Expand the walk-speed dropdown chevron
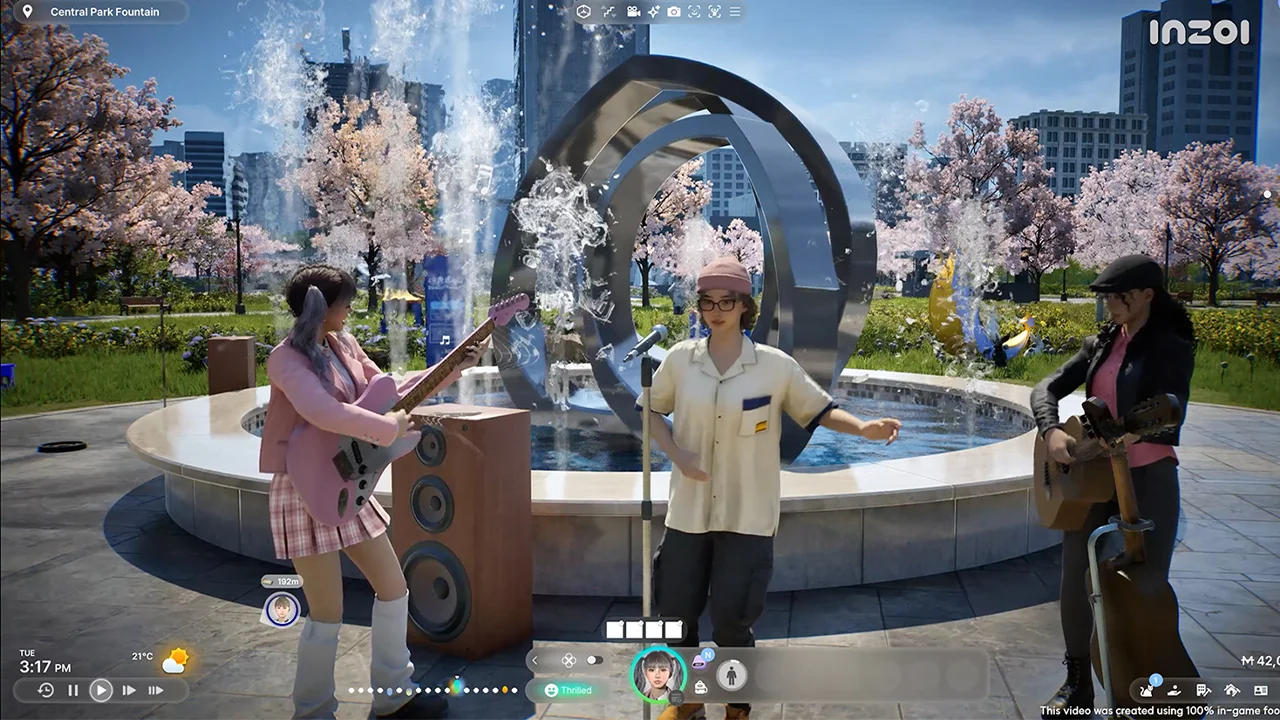The width and height of the screenshot is (1280, 720). pos(614,16)
